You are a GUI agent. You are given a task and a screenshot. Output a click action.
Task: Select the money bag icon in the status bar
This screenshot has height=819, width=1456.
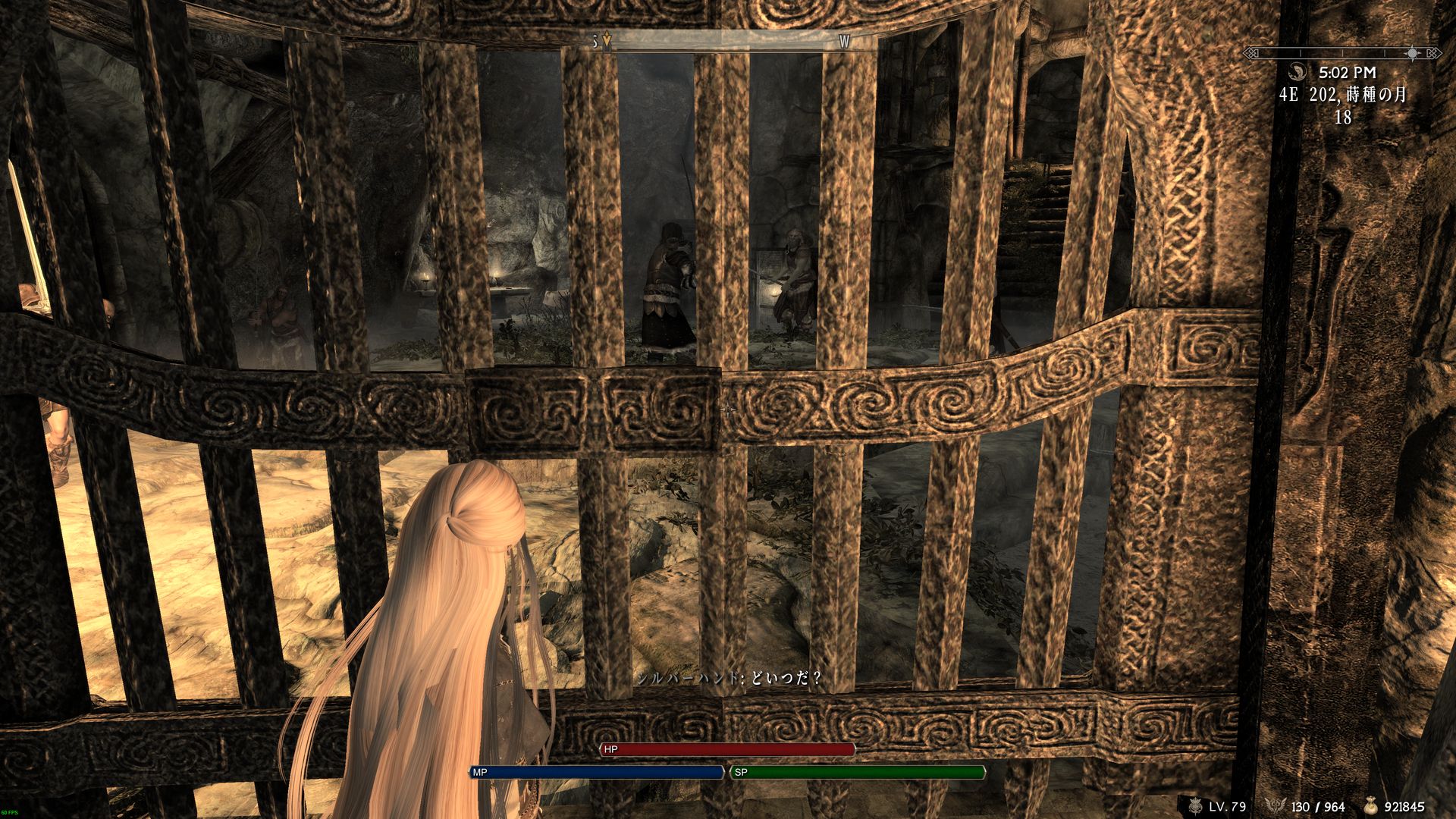1370,806
